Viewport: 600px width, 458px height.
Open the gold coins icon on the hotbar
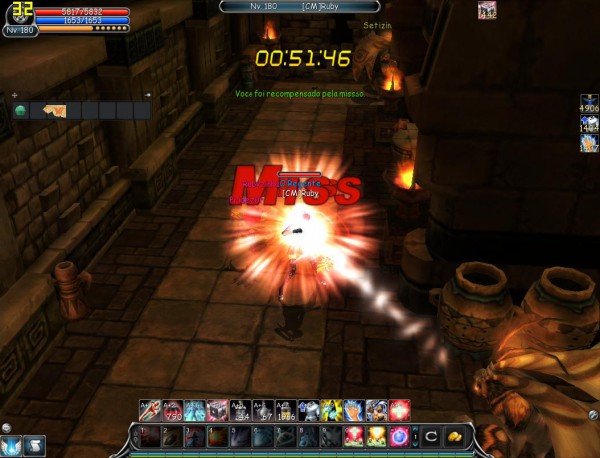(x=454, y=437)
